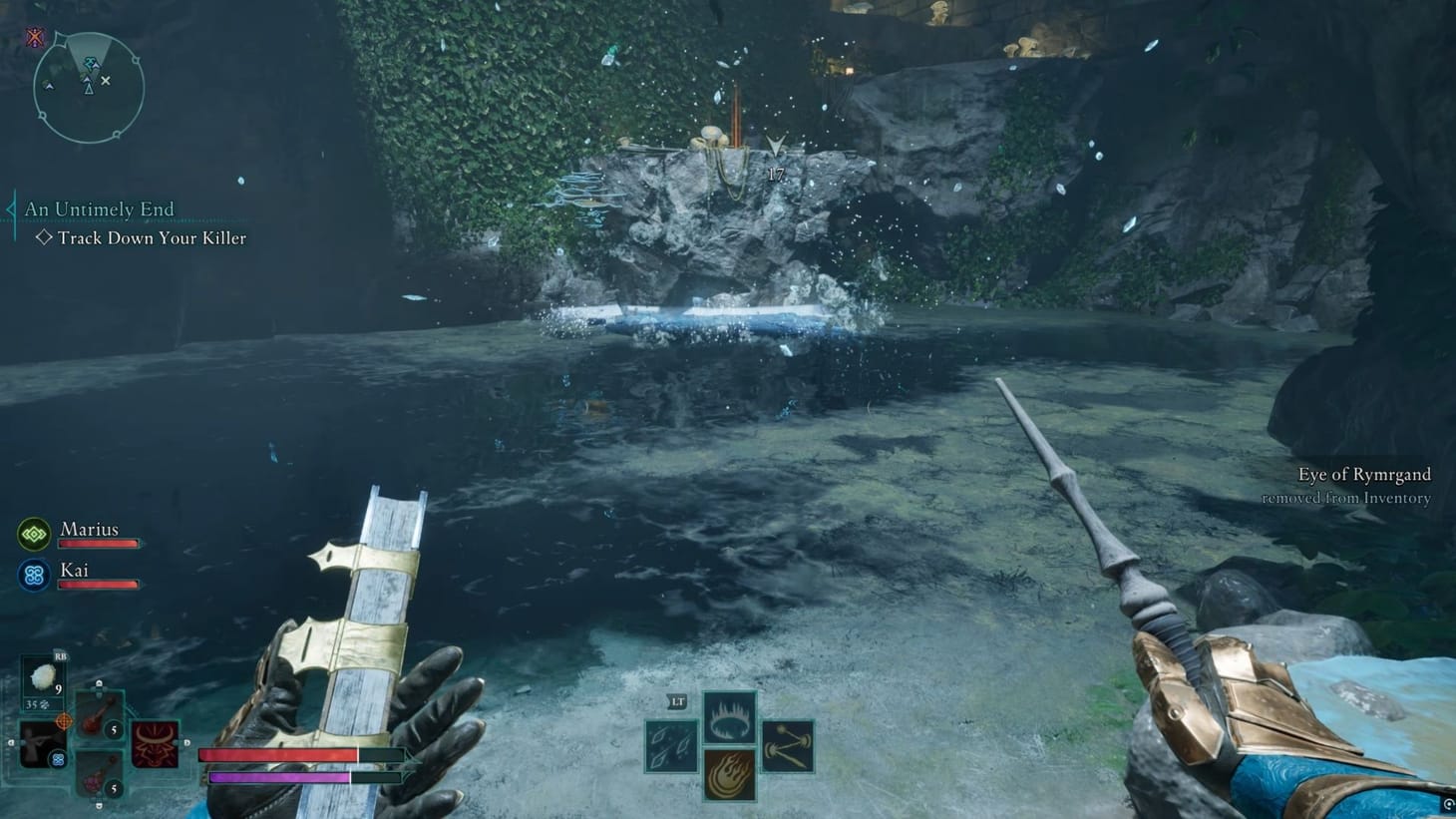Toggle Kai's companion portrait icon
Image resolution: width=1456 pixels, height=819 pixels.
coord(33,575)
